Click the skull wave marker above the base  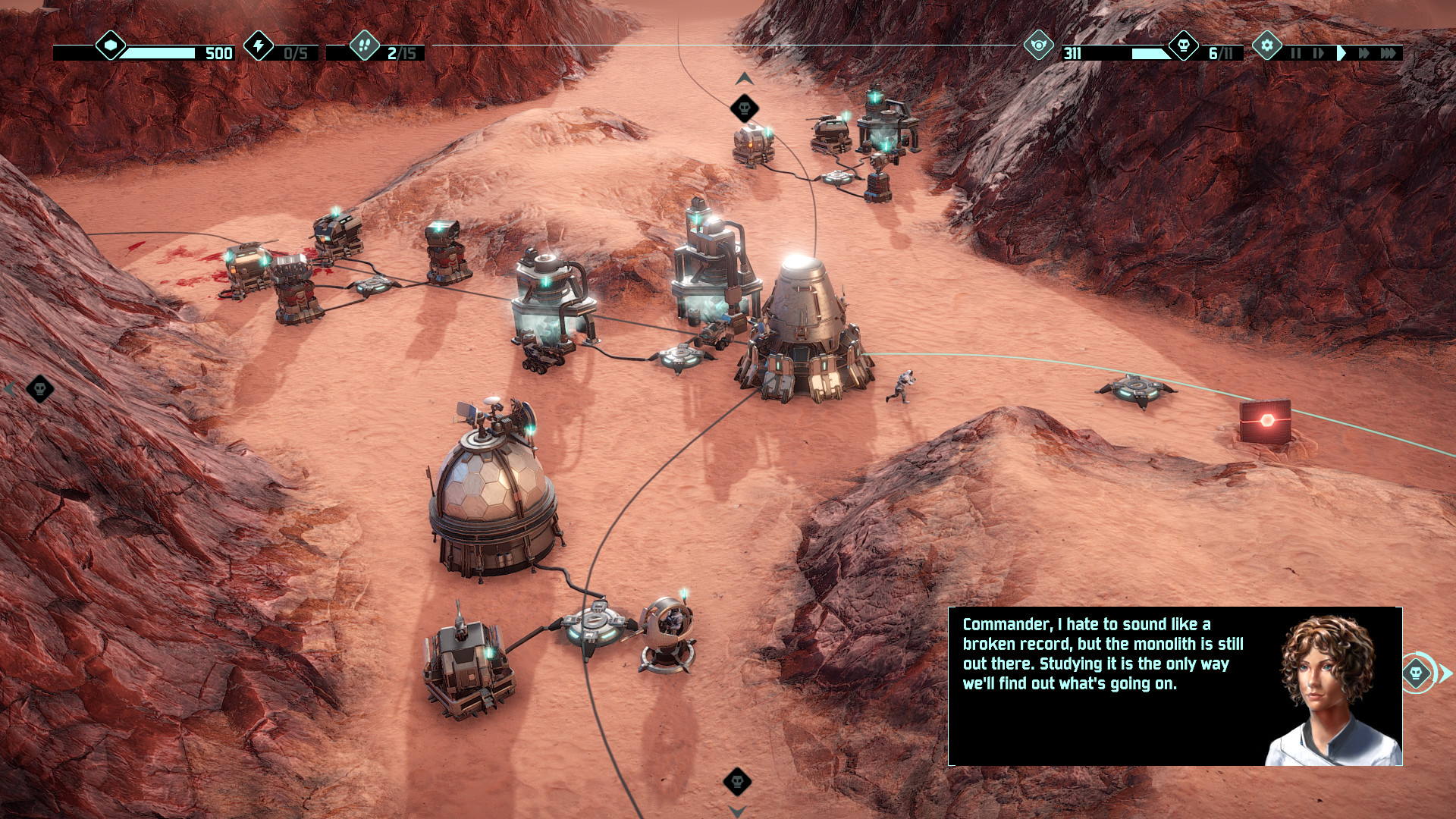click(x=743, y=107)
